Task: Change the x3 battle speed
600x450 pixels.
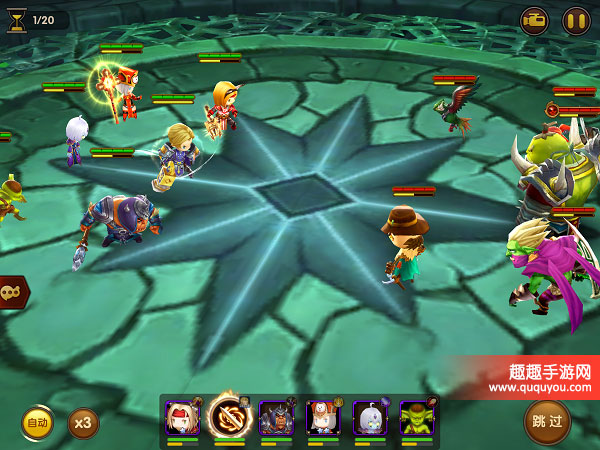Action: (83, 423)
